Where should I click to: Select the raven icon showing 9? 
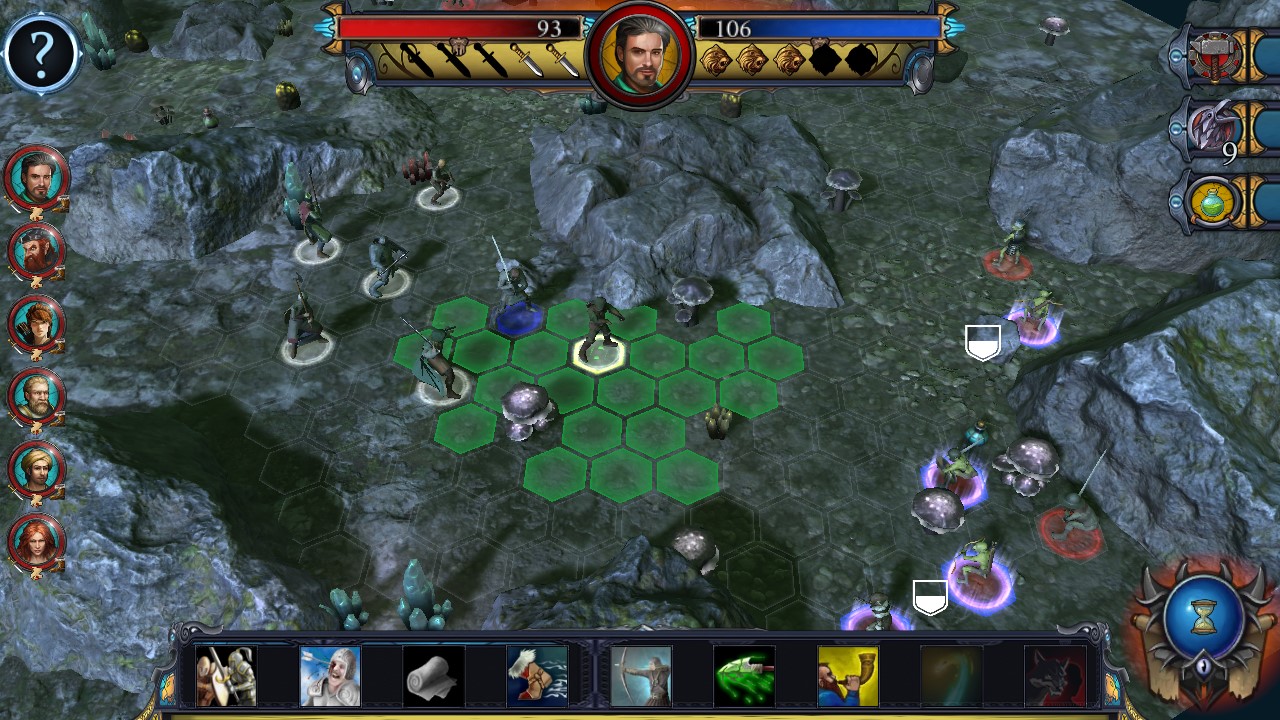(x=1213, y=128)
